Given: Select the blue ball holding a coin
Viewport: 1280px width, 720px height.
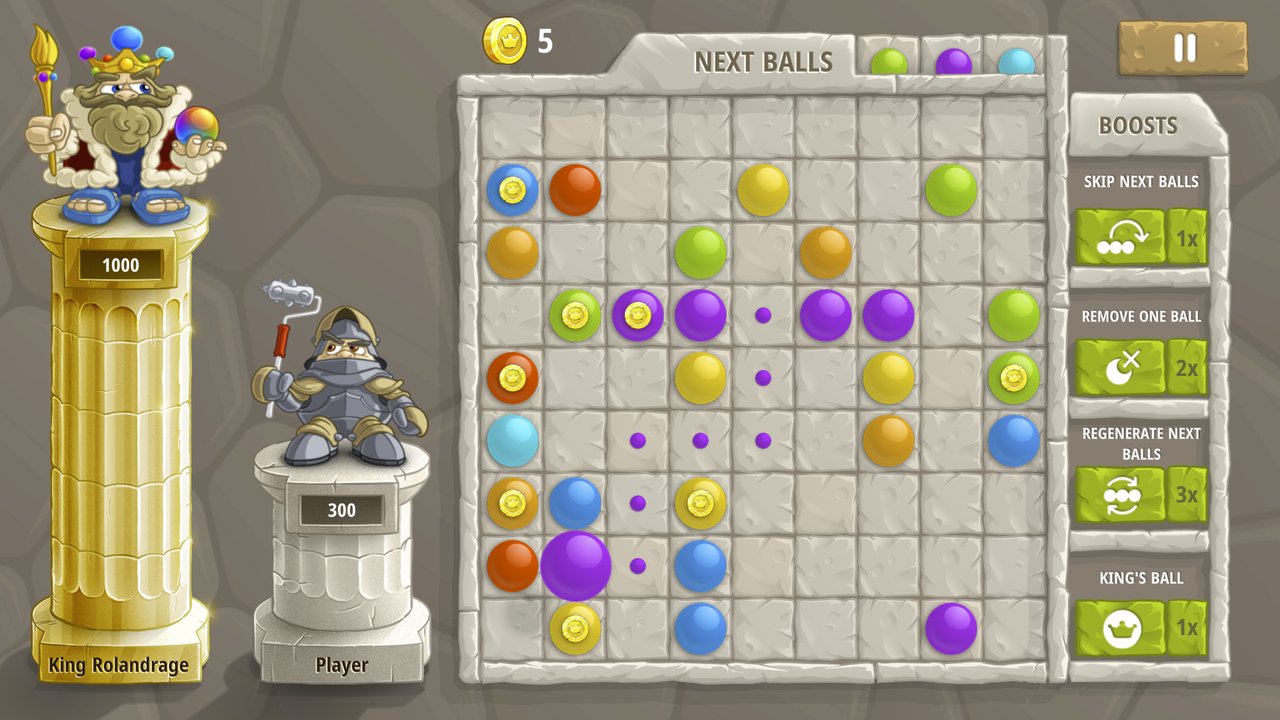Looking at the screenshot, I should pyautogui.click(x=512, y=190).
